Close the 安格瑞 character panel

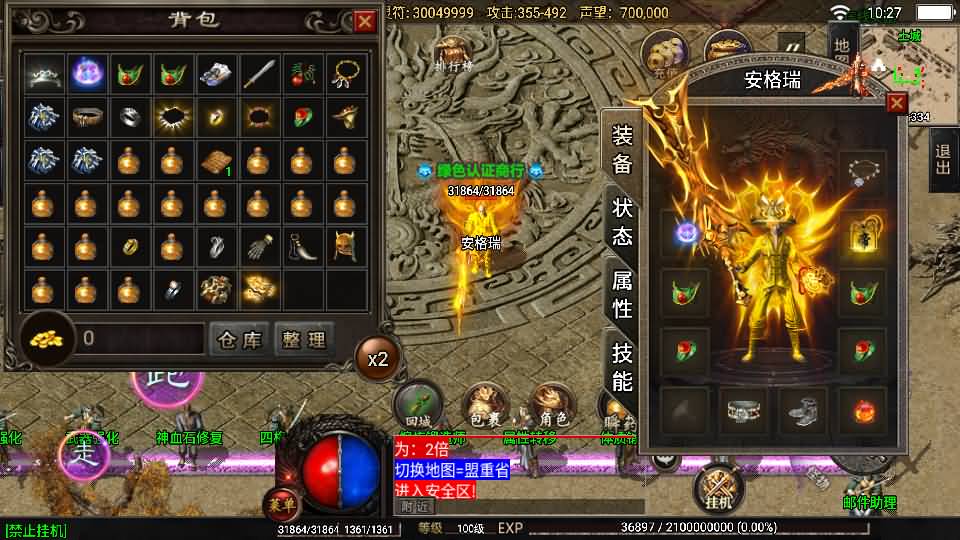pyautogui.click(x=896, y=102)
